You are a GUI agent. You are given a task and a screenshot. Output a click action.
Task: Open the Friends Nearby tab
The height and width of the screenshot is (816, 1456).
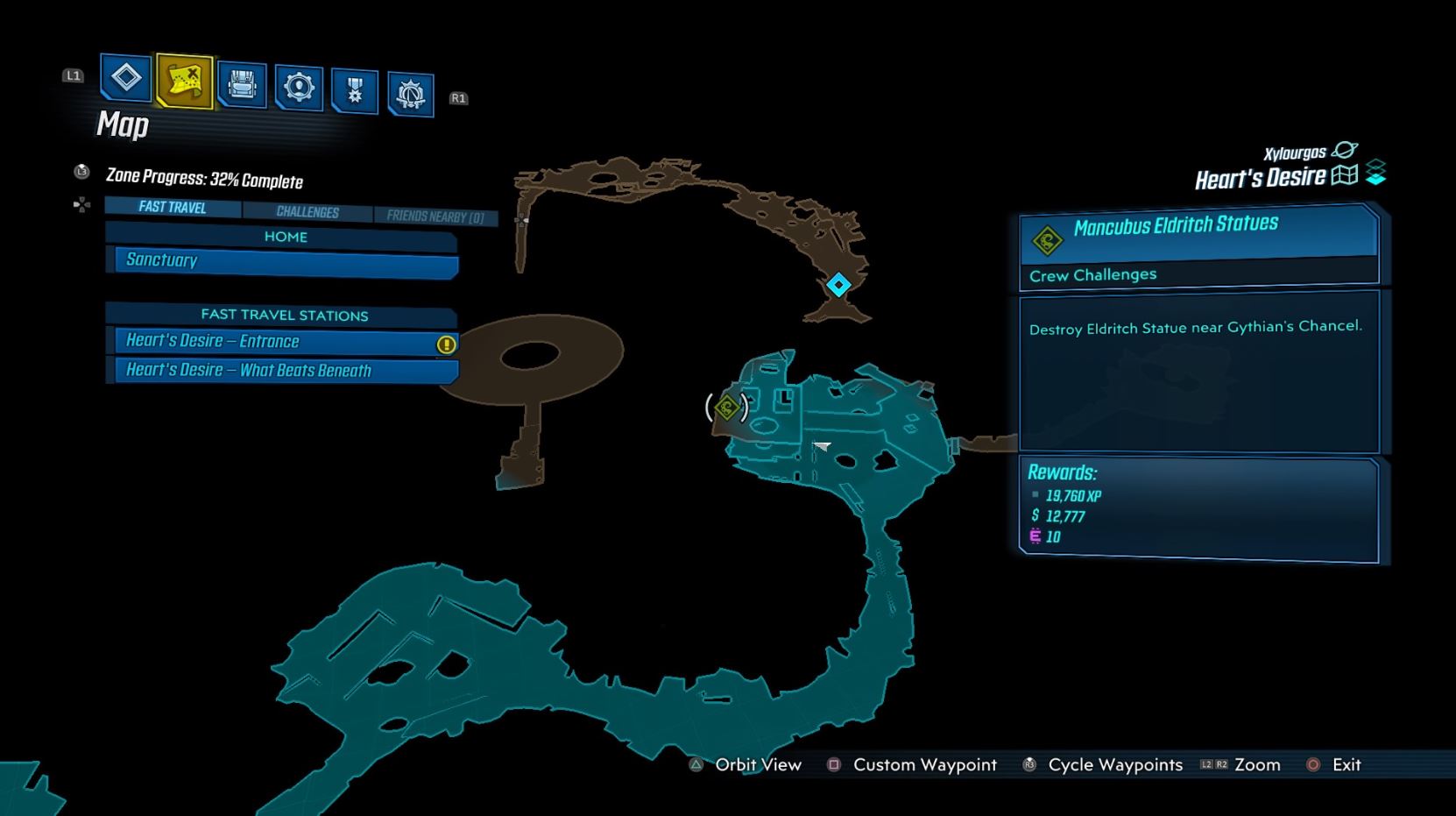coord(436,216)
